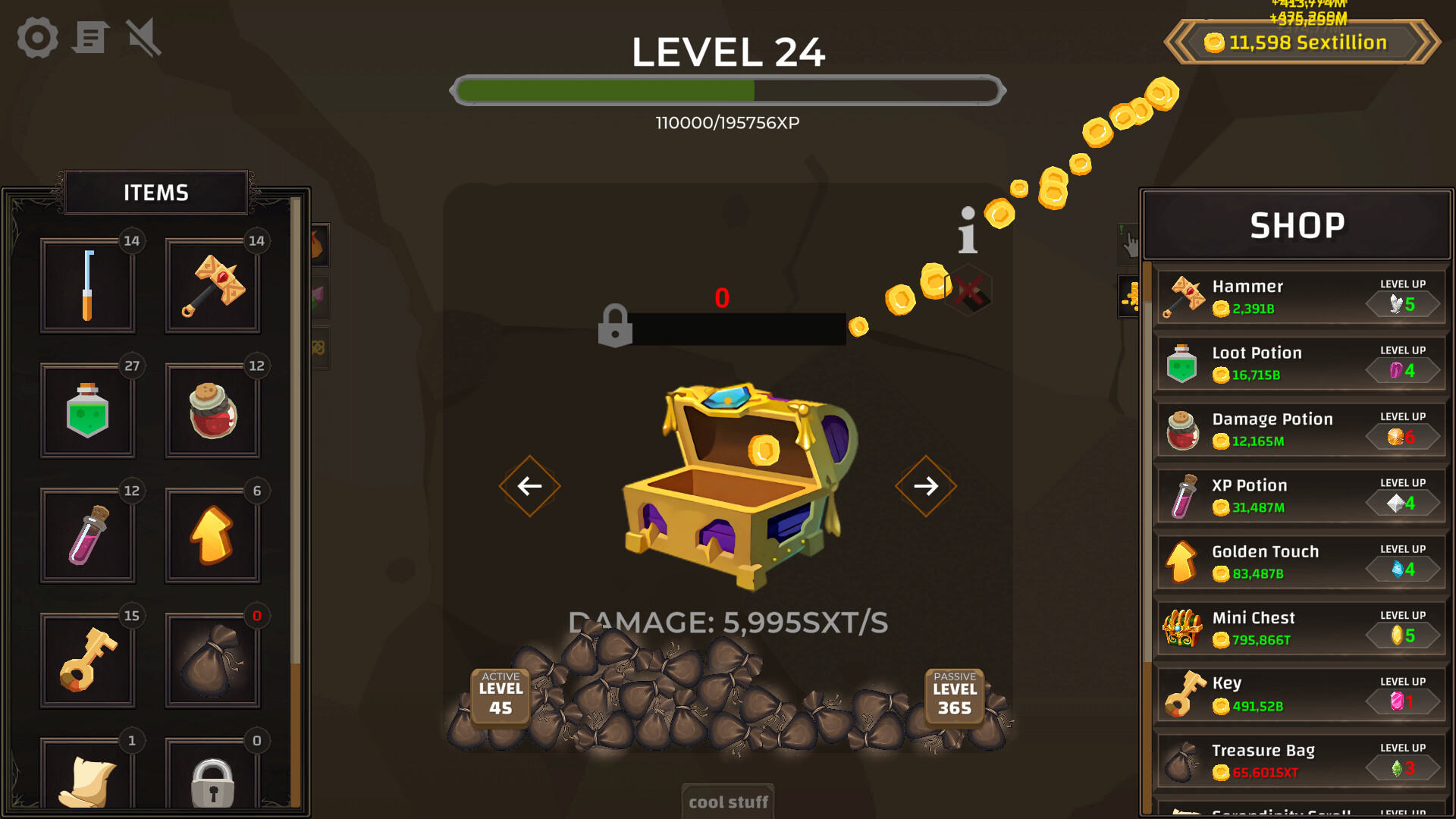Image resolution: width=1456 pixels, height=819 pixels.
Task: Select the Hammer item in the Items panel
Action: 212,286
